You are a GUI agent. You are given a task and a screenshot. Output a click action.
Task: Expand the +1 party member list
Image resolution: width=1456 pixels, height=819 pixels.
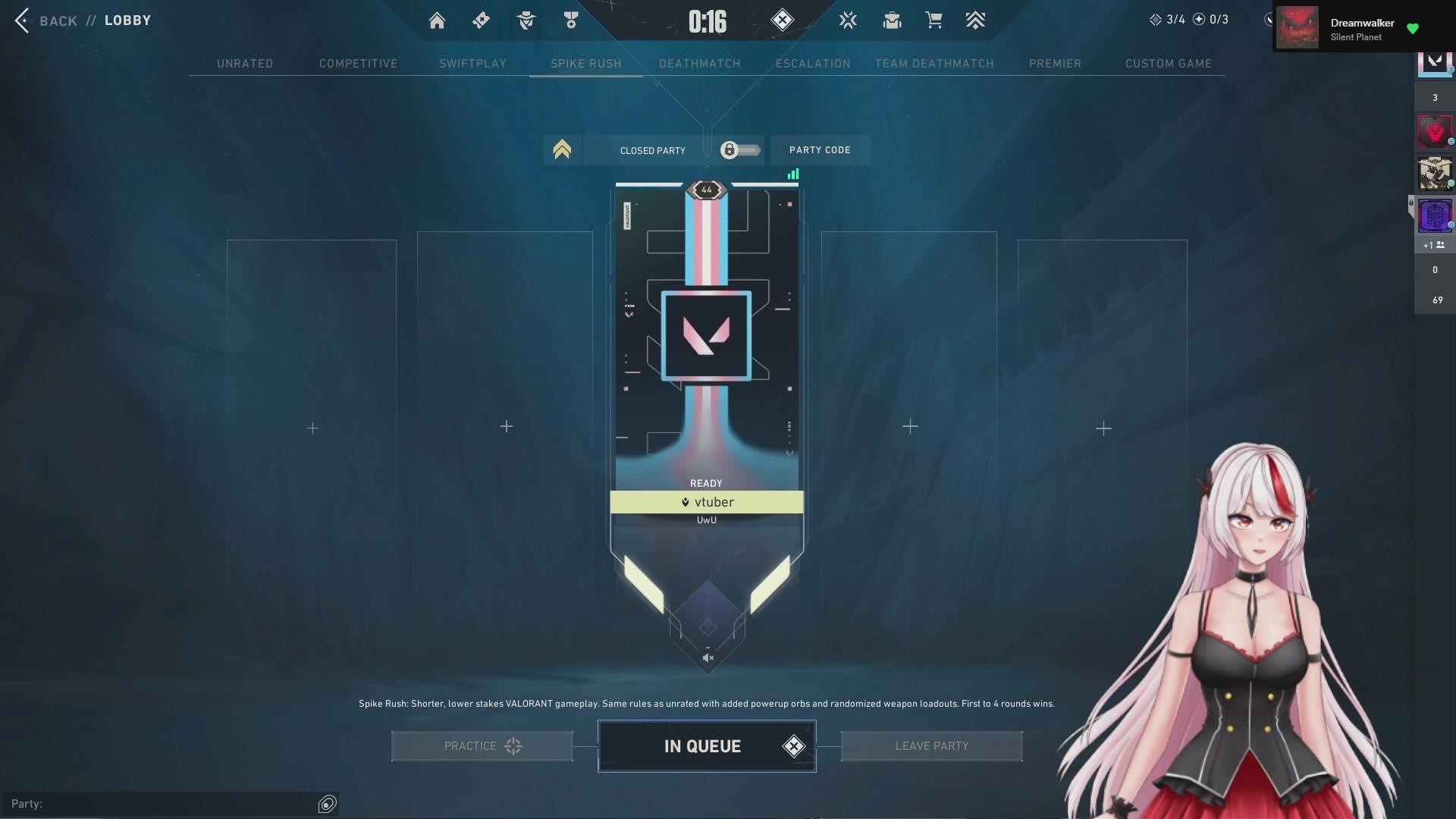[1433, 245]
